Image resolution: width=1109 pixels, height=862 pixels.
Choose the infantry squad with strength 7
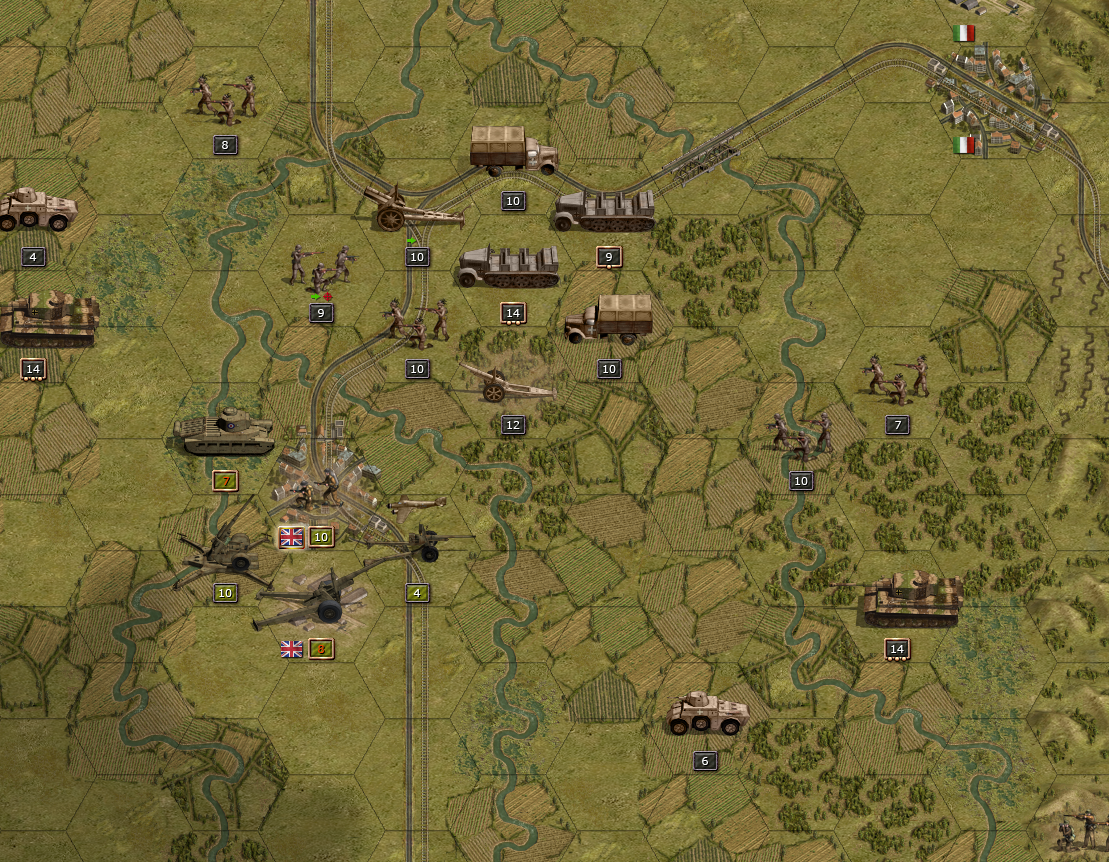click(x=896, y=378)
